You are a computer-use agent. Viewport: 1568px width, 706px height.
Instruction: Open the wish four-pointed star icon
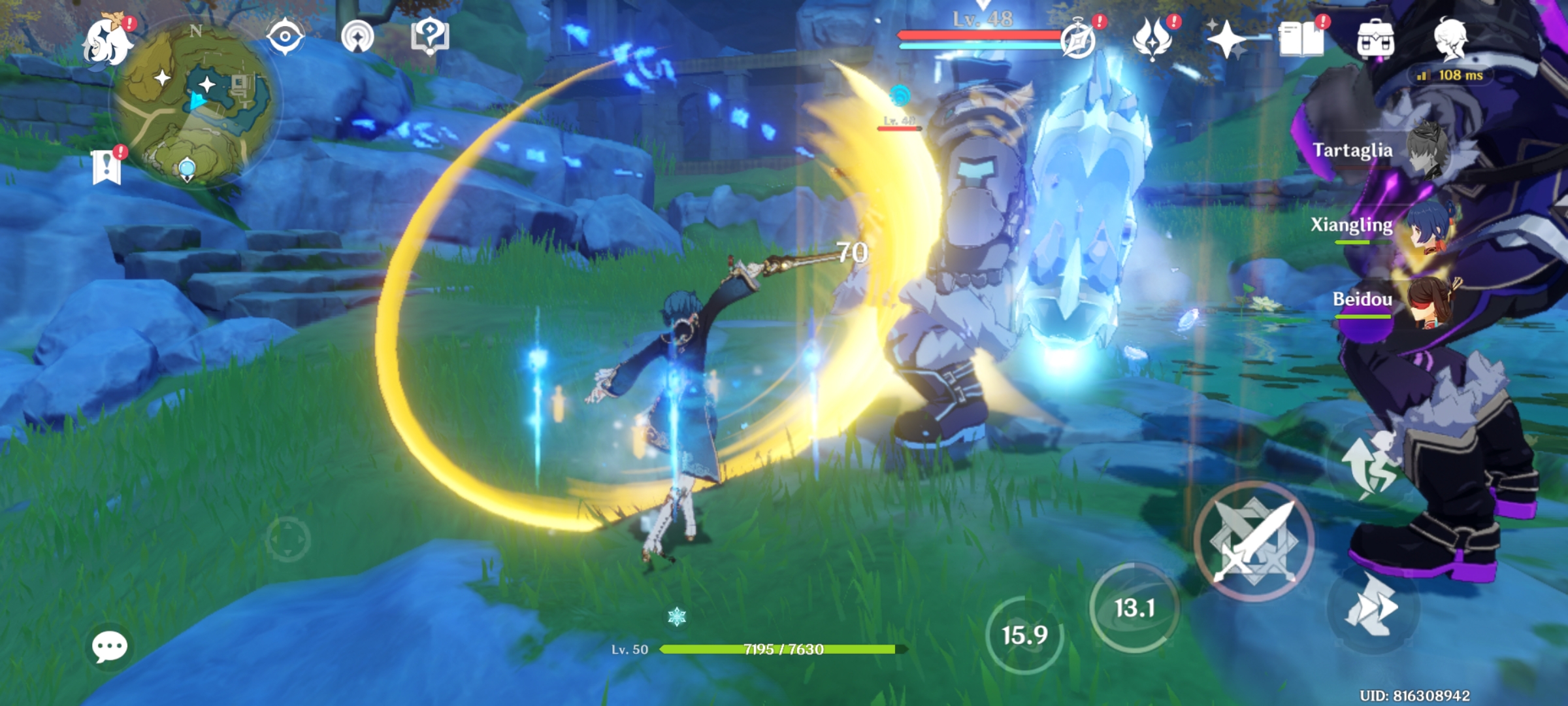(x=1226, y=39)
